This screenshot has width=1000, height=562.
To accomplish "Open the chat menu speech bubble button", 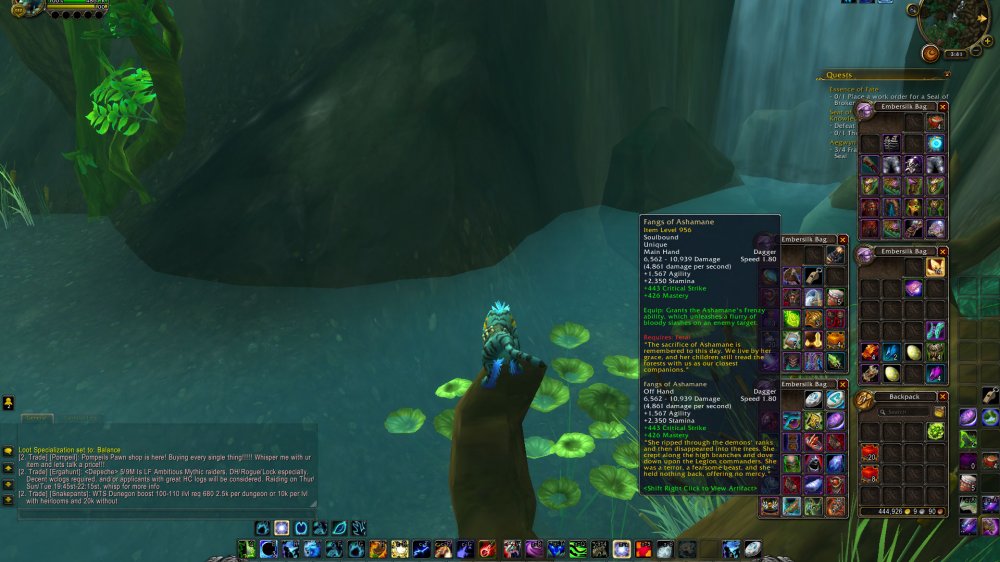I will click(x=8, y=451).
